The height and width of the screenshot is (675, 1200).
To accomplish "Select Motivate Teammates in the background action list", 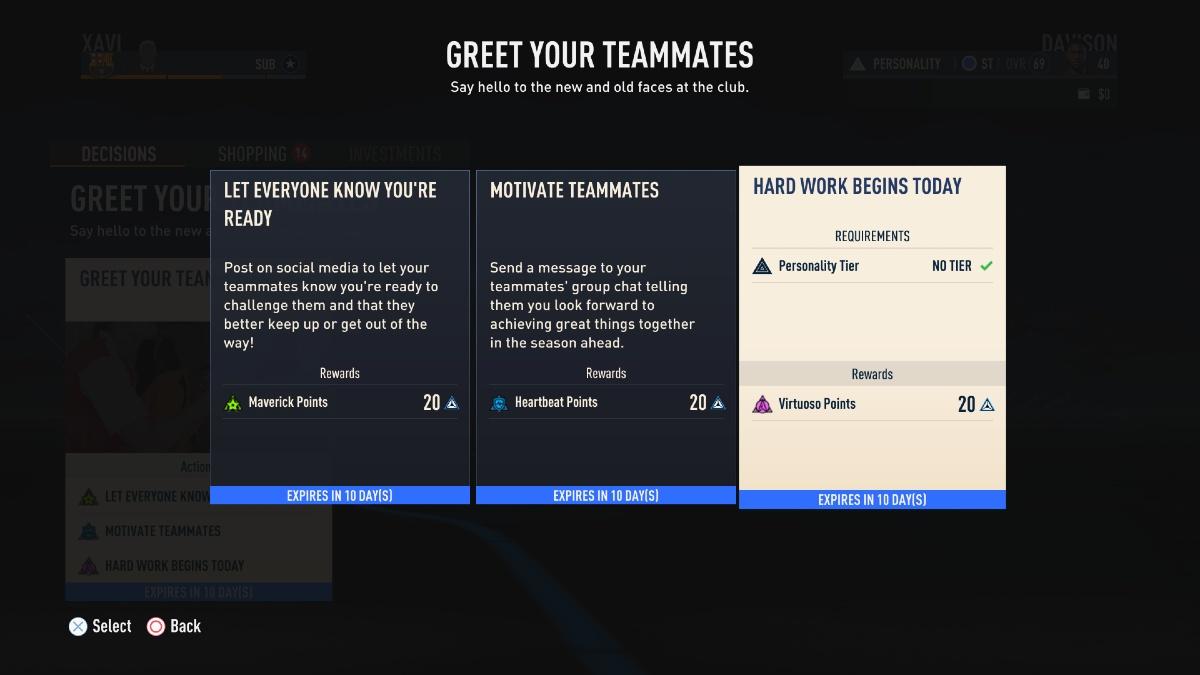I will click(x=162, y=531).
